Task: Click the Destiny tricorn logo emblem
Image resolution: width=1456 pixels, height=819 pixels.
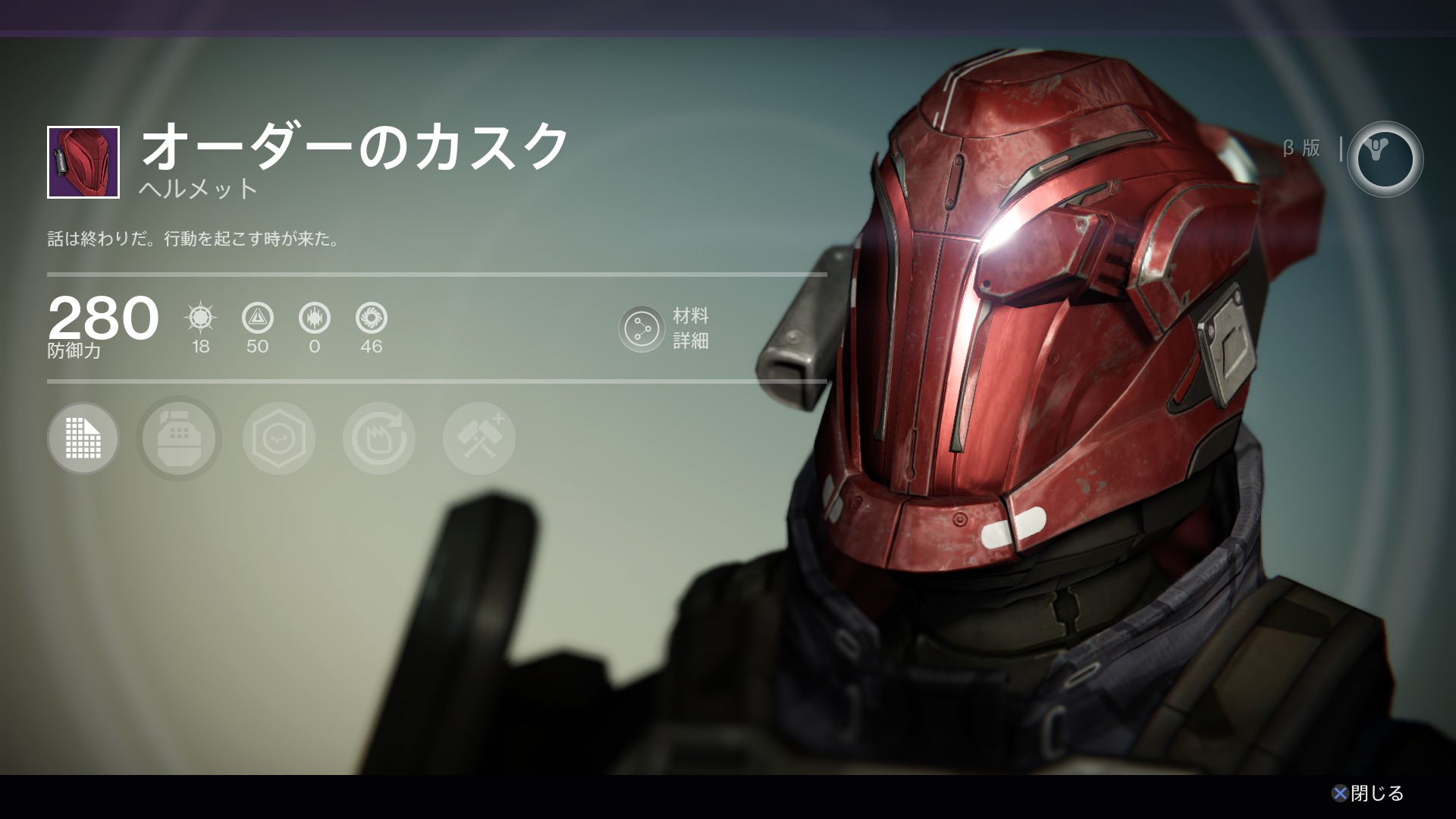Action: tap(1385, 159)
